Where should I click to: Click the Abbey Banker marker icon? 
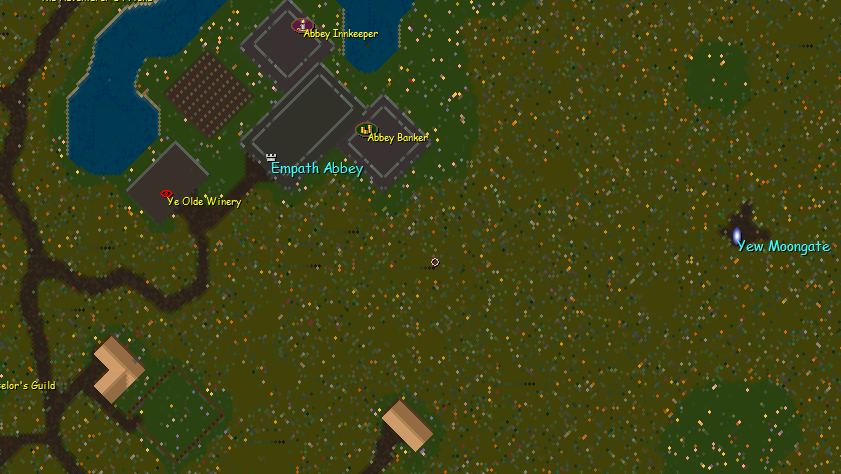coord(365,129)
